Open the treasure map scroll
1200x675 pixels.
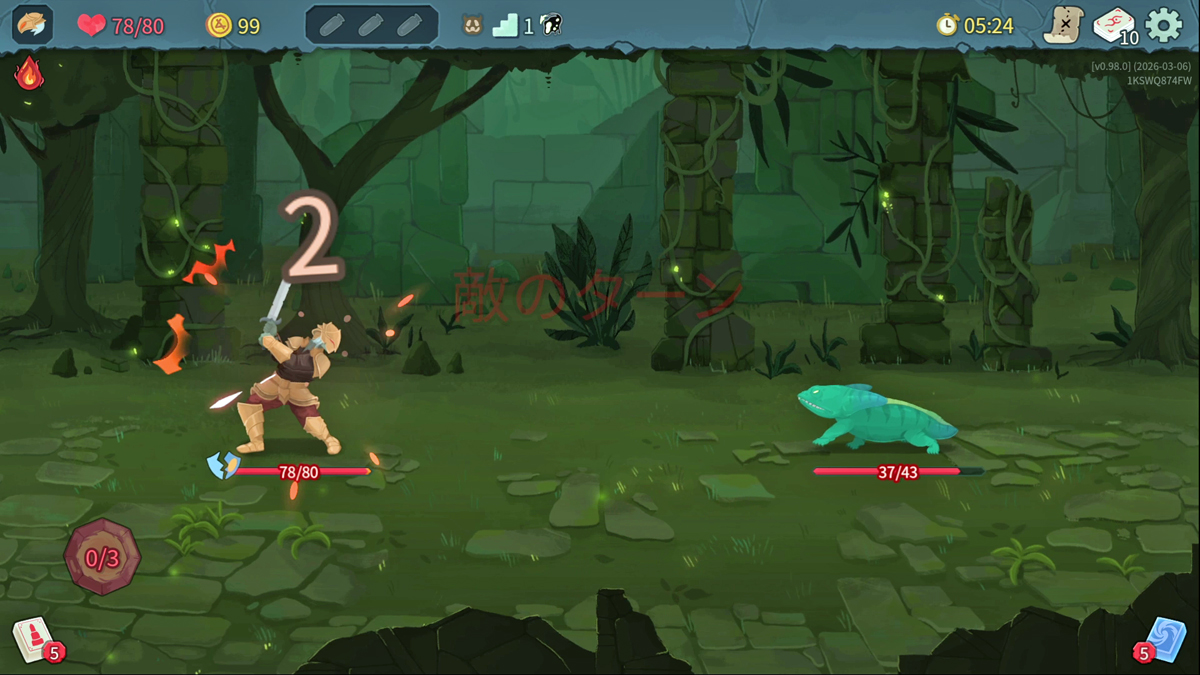pos(1063,25)
